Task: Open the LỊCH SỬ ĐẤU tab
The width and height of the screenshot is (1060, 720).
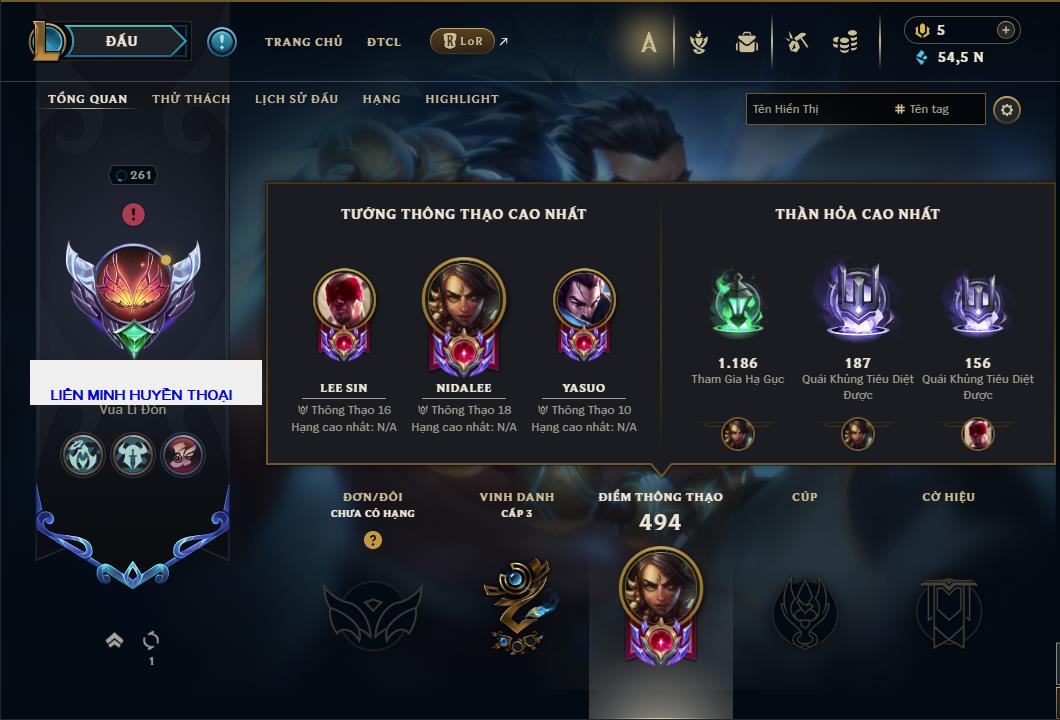Action: click(296, 99)
